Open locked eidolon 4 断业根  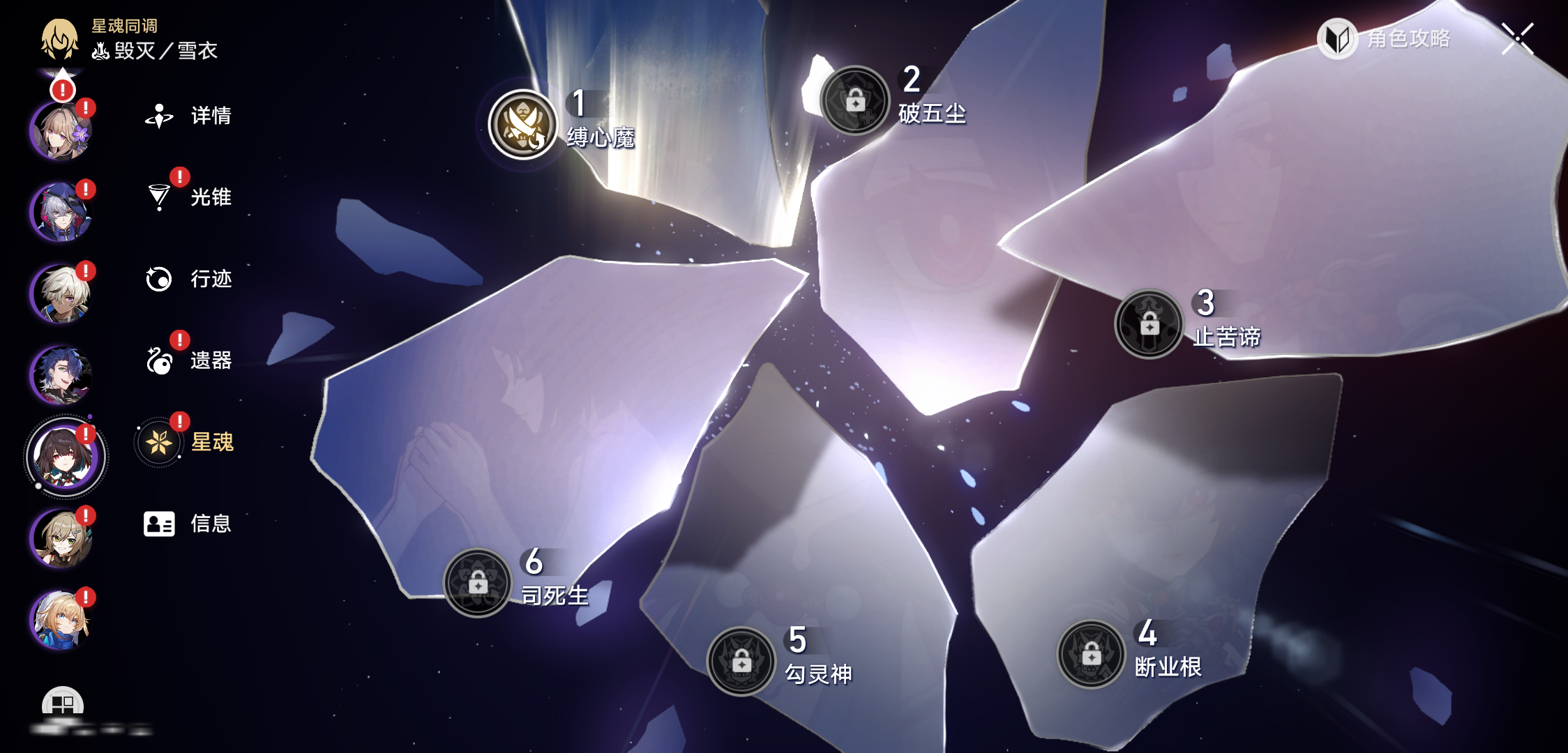coord(1091,654)
